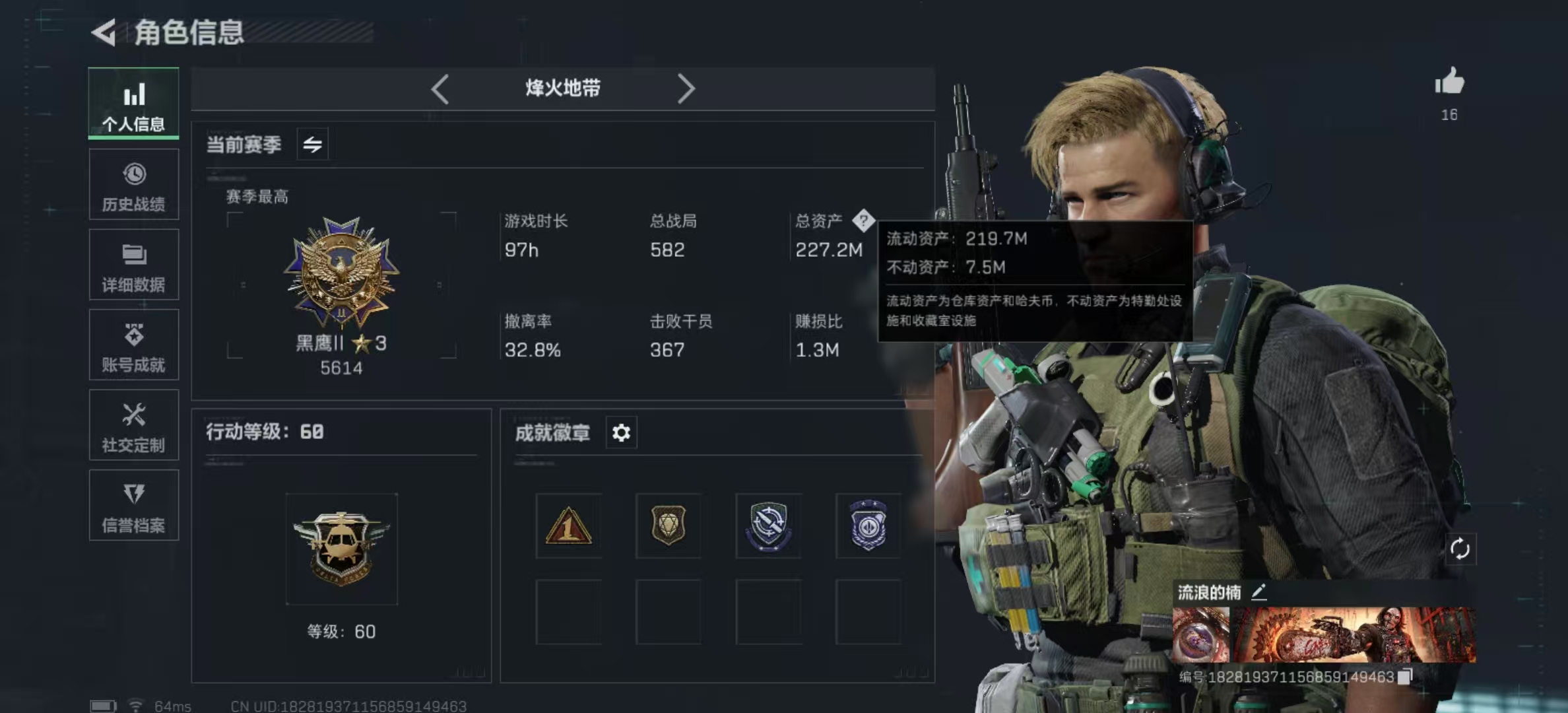Switch to the next game mode arrow
The image size is (1568, 713).
[x=686, y=88]
